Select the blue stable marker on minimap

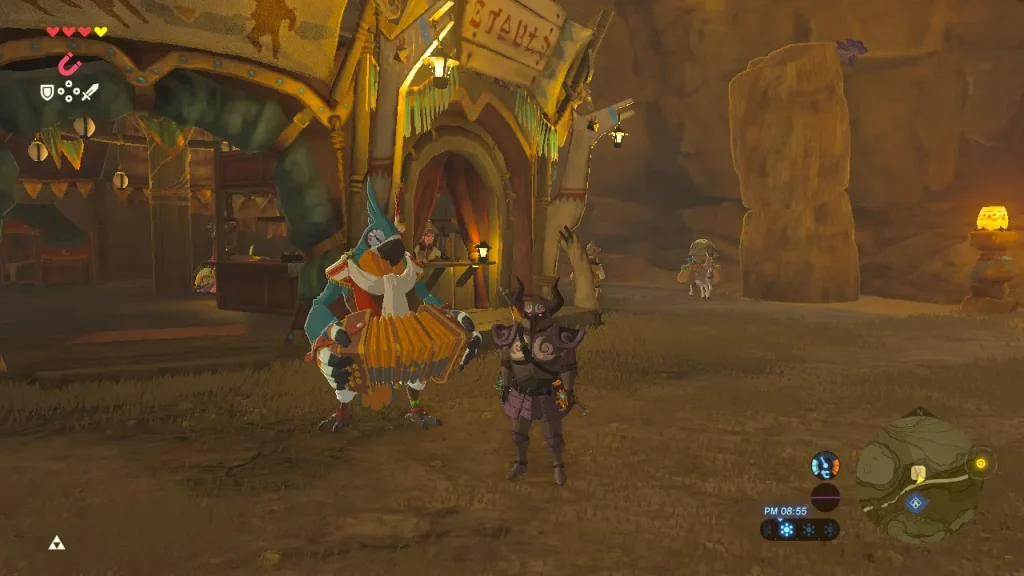pos(914,502)
